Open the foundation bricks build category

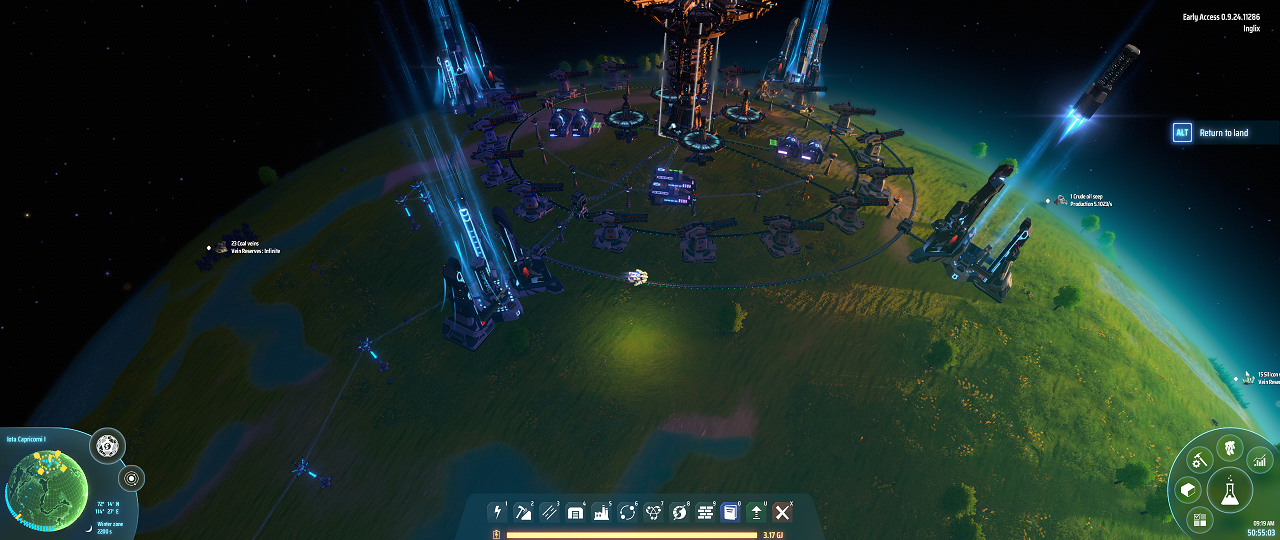click(705, 513)
